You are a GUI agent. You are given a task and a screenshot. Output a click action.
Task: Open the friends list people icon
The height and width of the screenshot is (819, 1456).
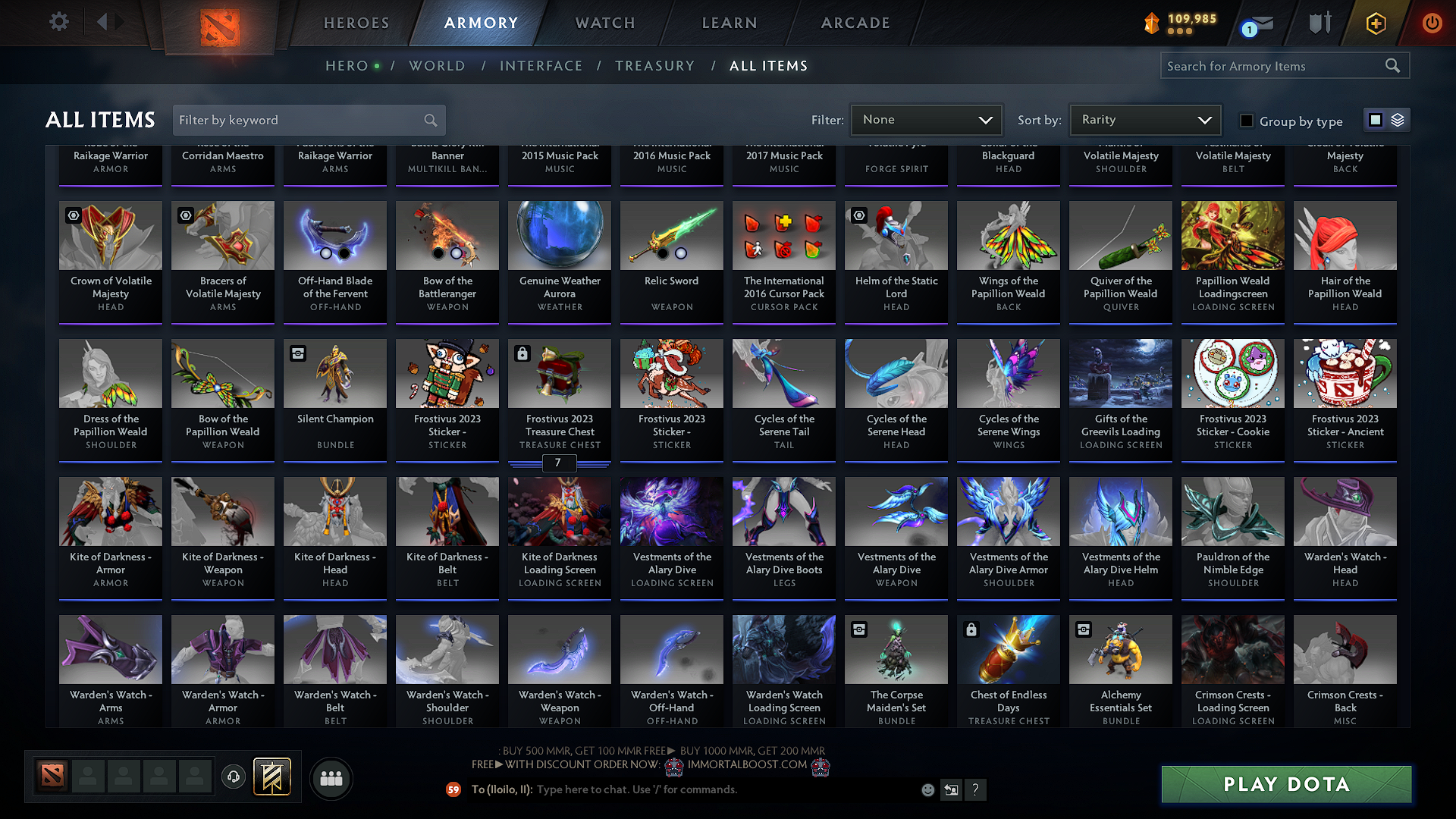point(331,777)
